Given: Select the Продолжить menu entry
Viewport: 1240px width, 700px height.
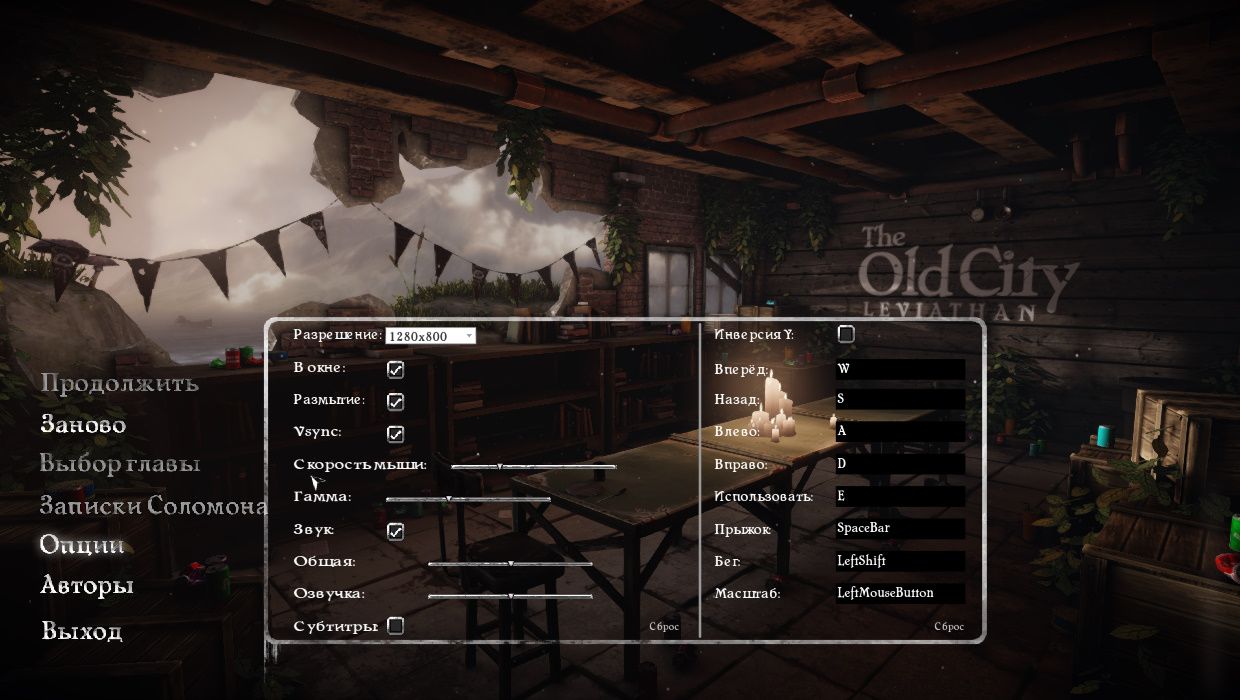Looking at the screenshot, I should click(119, 383).
